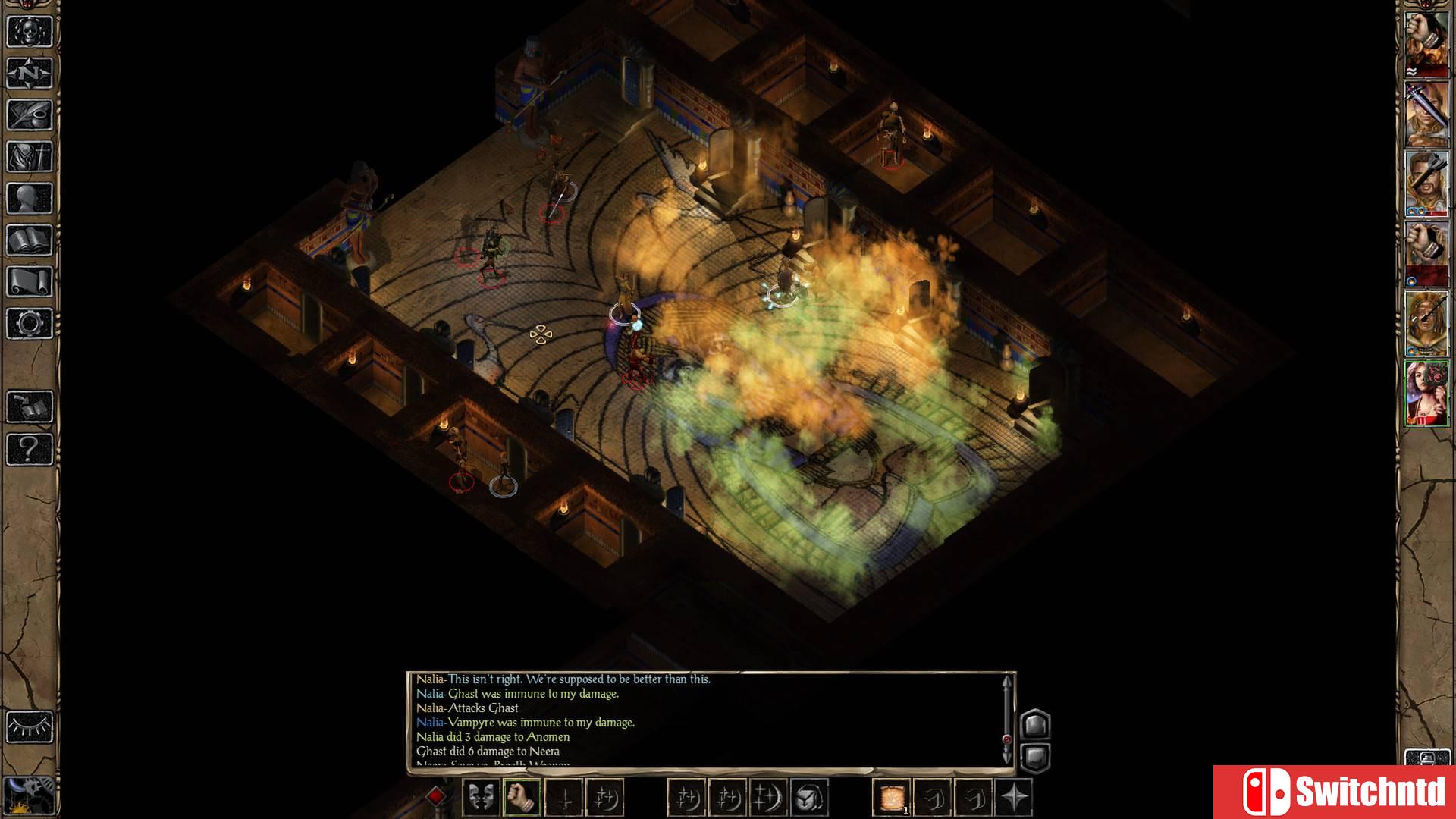Select the unarmed fist attack action
Image resolution: width=1456 pixels, height=819 pixels.
click(521, 796)
